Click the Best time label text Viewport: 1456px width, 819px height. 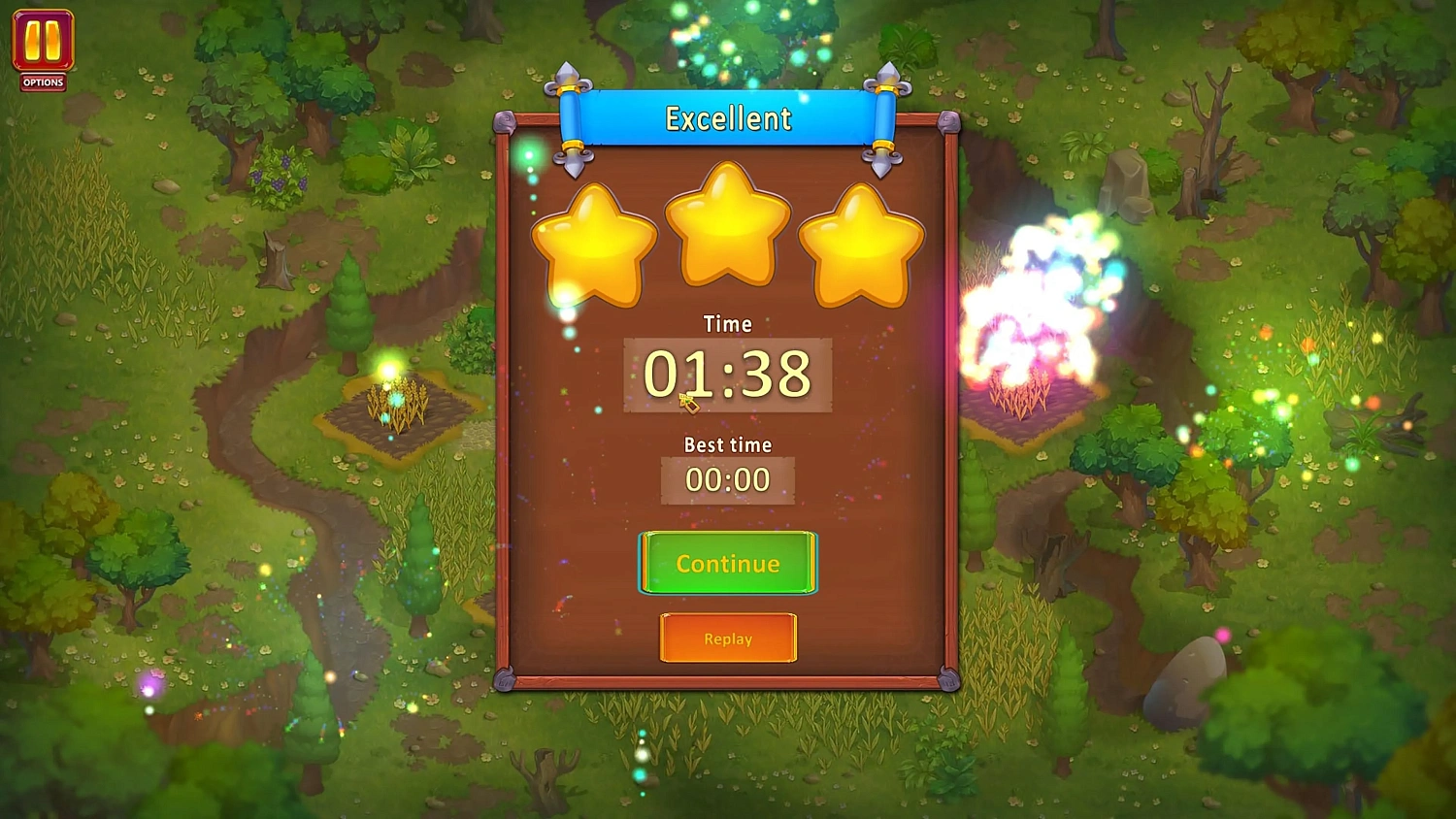coord(727,444)
